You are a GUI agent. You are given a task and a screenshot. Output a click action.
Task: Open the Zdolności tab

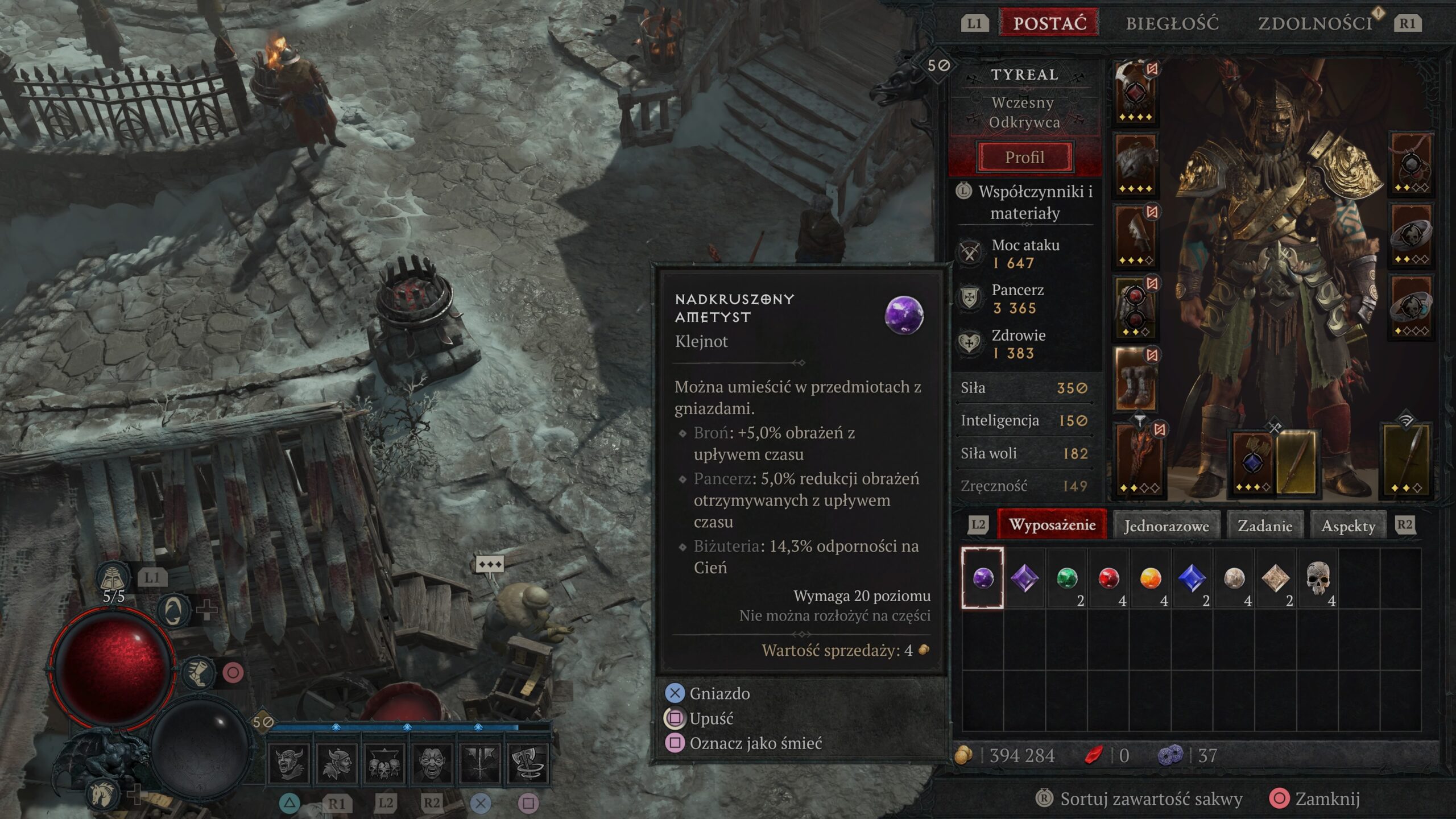point(1315,23)
